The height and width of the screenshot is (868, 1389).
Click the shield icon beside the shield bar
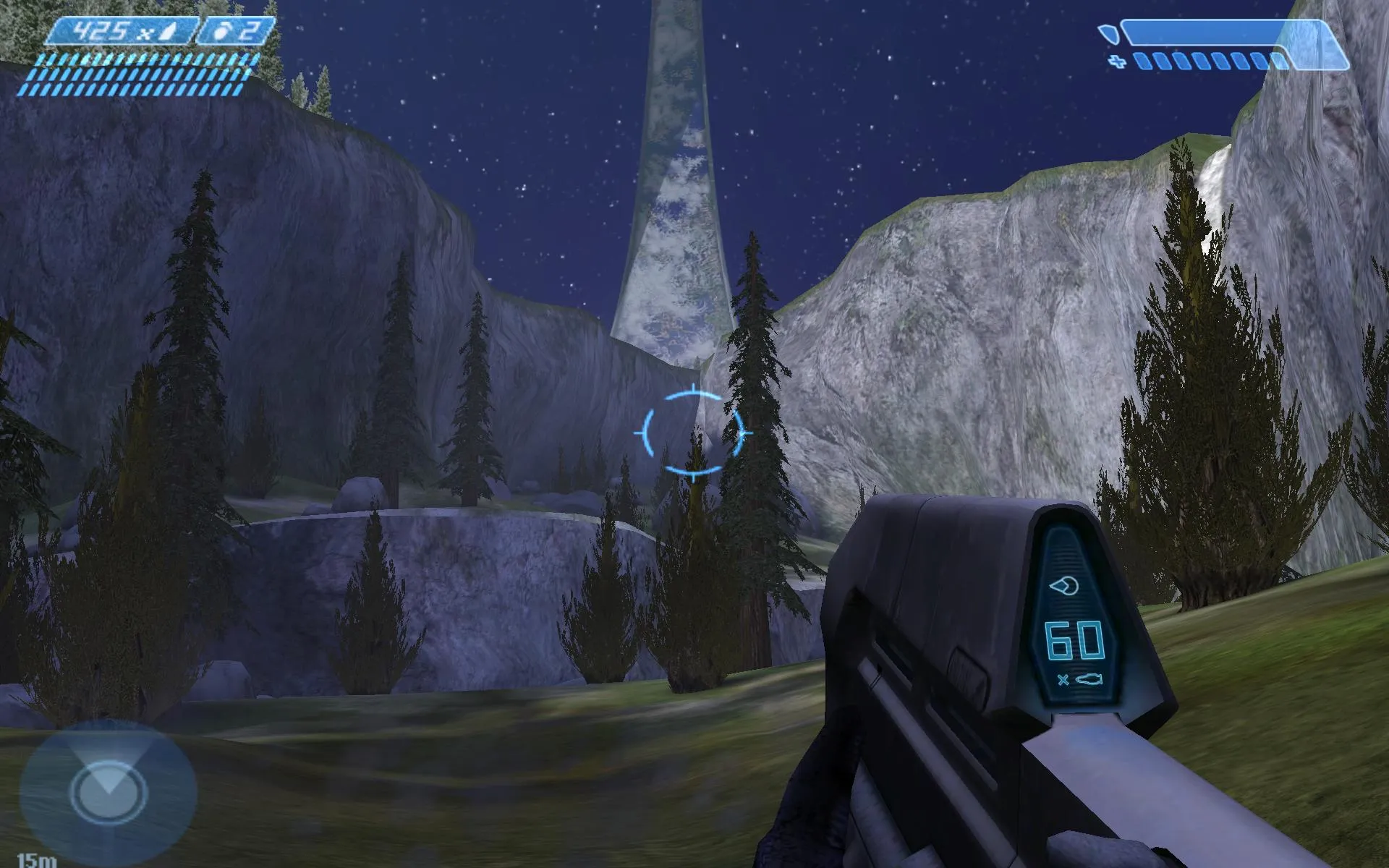pyautogui.click(x=1109, y=35)
